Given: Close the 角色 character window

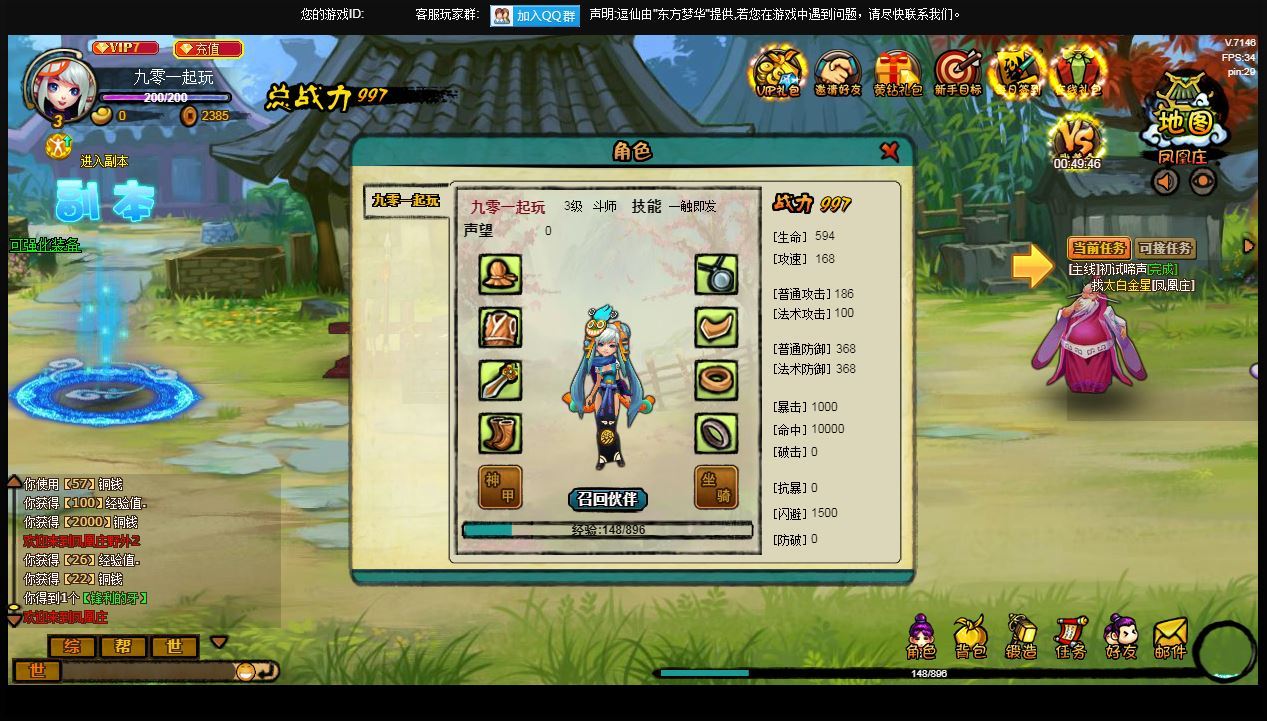Looking at the screenshot, I should 889,151.
